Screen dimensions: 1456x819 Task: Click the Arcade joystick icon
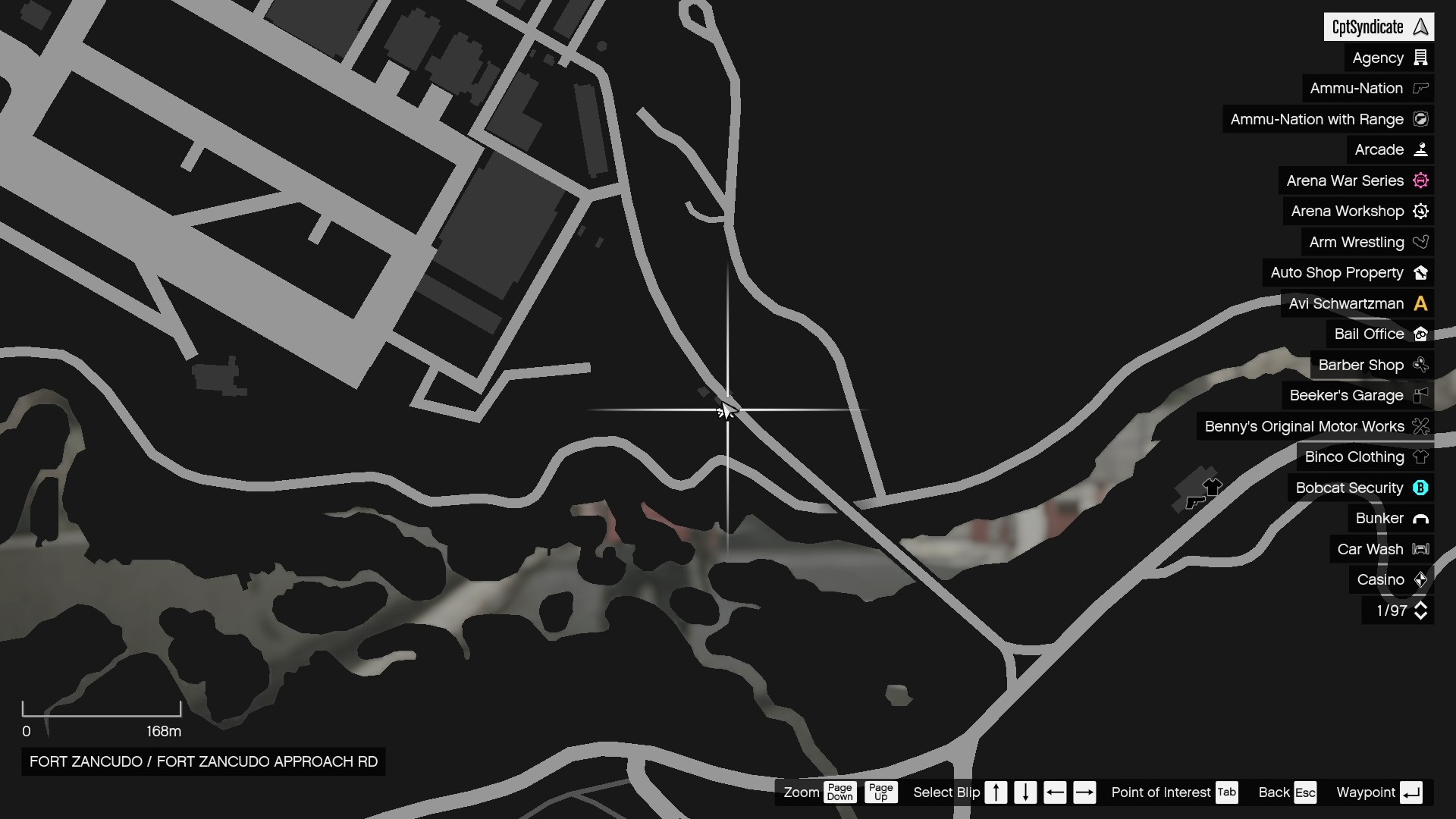1421,149
